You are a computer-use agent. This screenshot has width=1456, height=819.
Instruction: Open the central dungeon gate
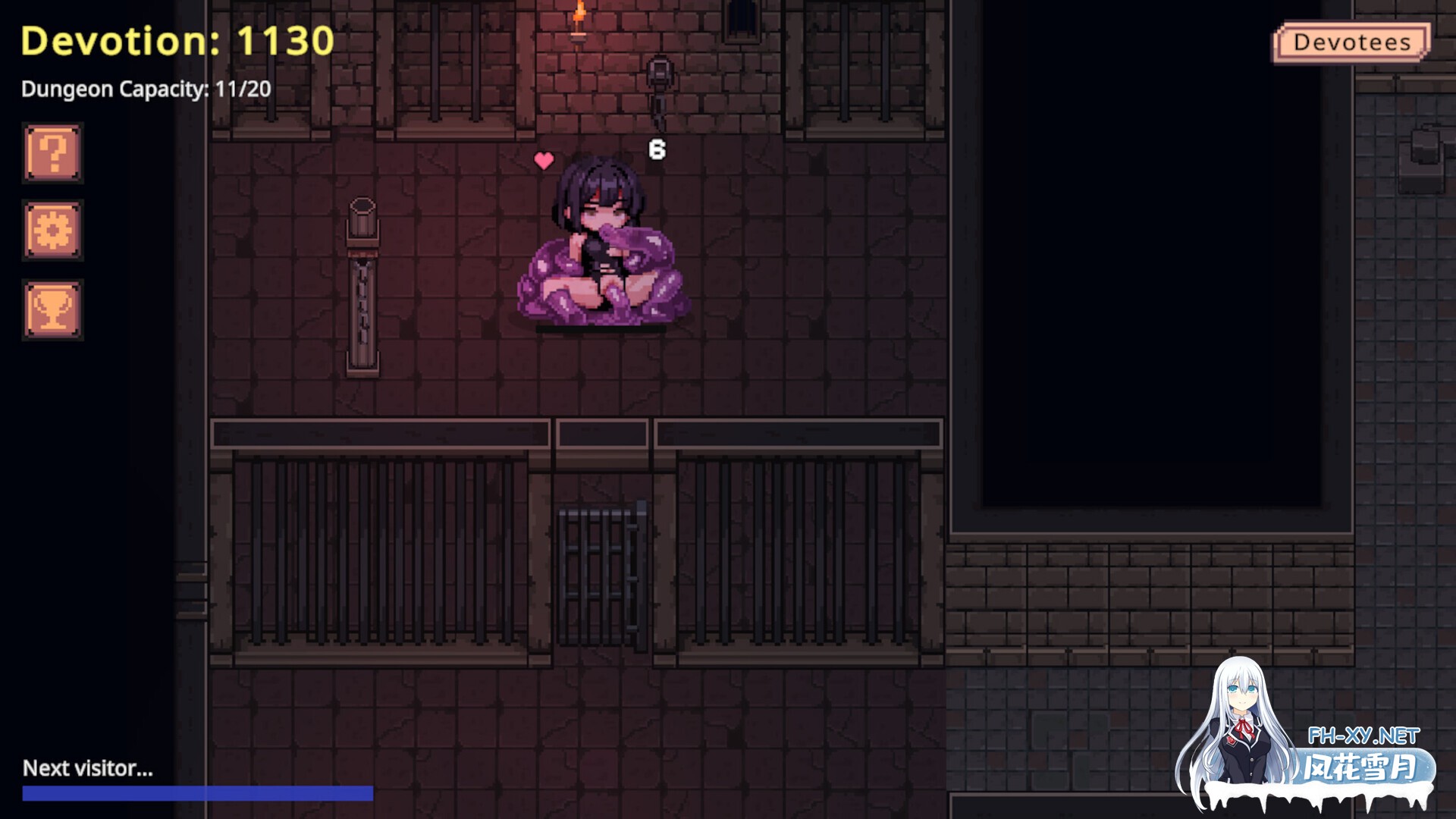click(x=601, y=561)
